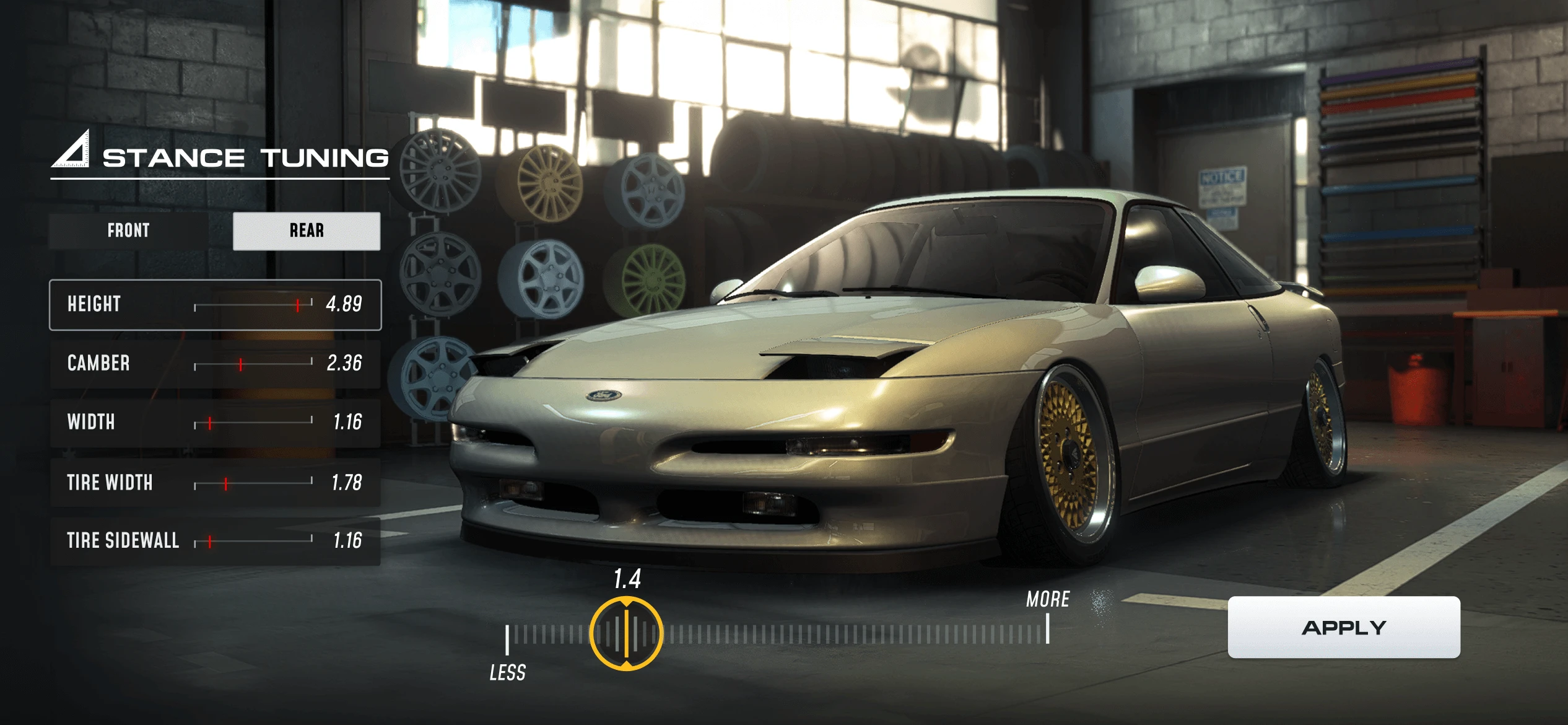Select the REAR tab
1568x725 pixels.
[x=307, y=231]
